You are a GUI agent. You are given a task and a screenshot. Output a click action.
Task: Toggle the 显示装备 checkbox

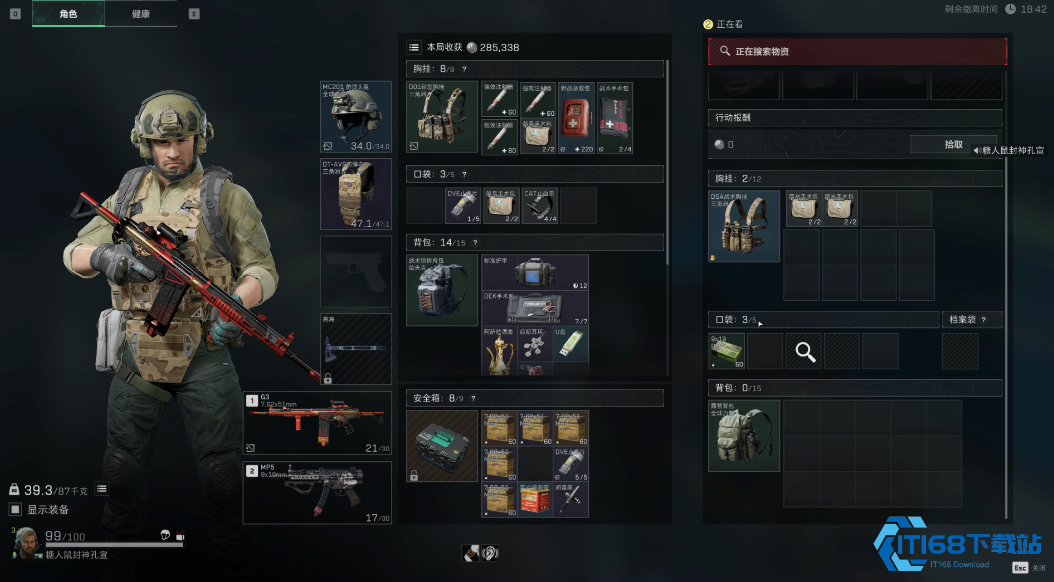click(15, 509)
